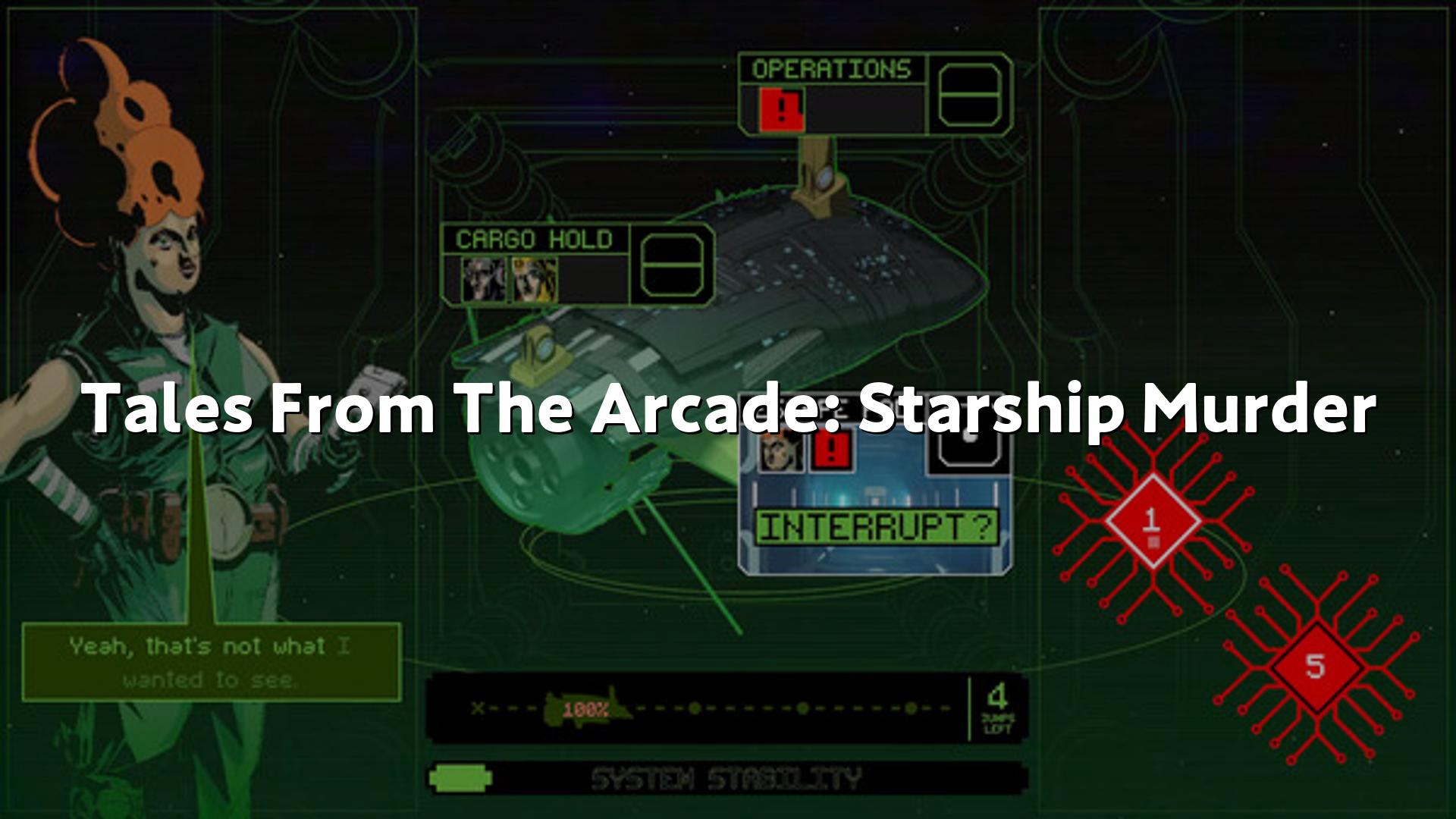Activate the red circuit chip numbered 1
1456x819 pixels.
click(x=1152, y=521)
